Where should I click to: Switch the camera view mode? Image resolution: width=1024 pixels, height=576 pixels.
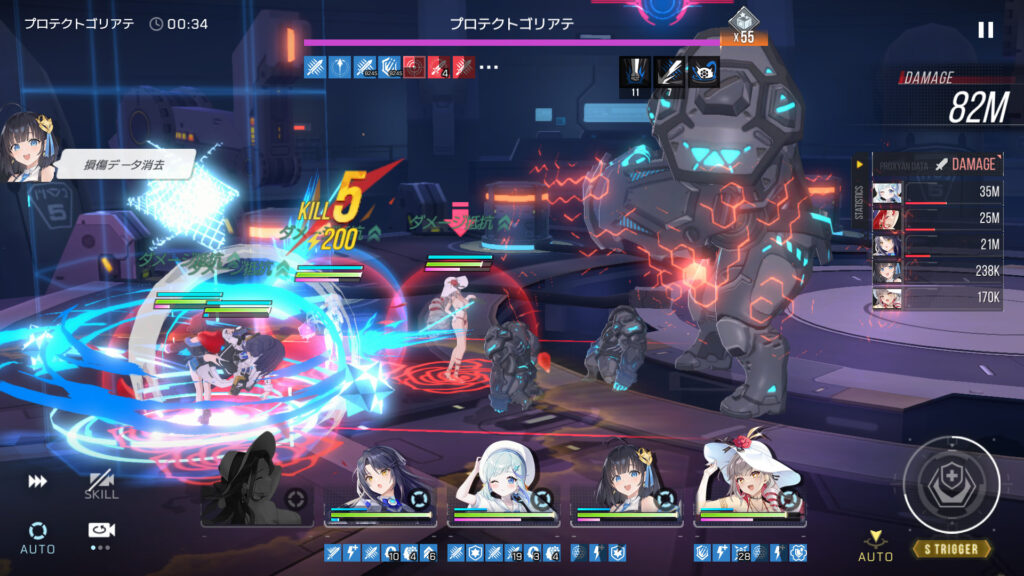pyautogui.click(x=100, y=532)
